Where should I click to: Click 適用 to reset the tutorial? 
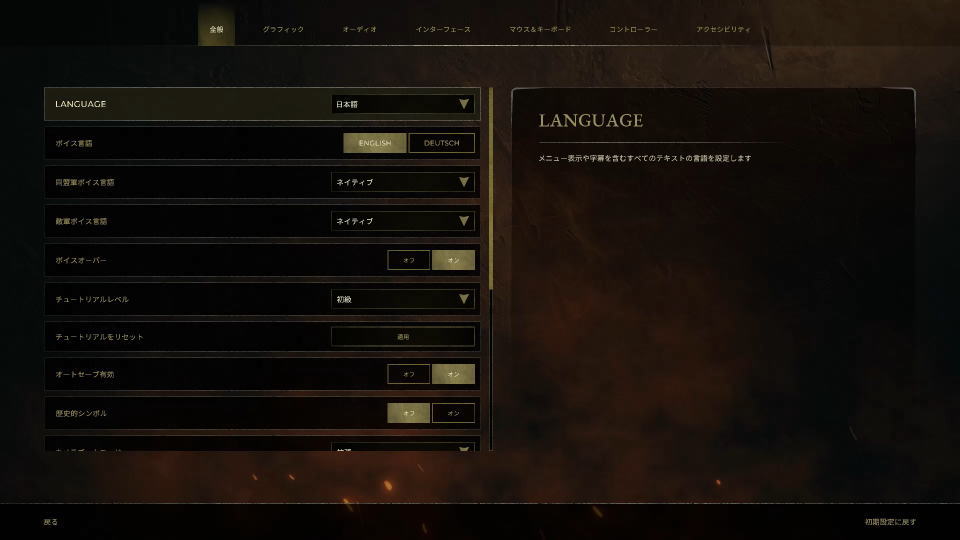402,337
